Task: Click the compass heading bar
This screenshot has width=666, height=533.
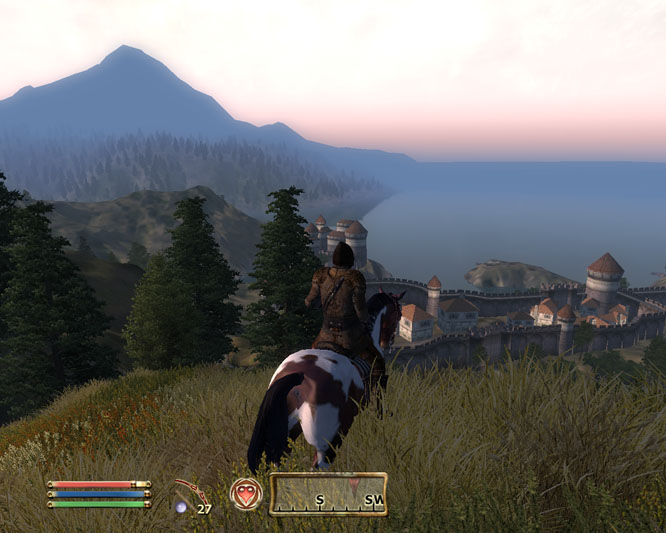Action: point(327,494)
